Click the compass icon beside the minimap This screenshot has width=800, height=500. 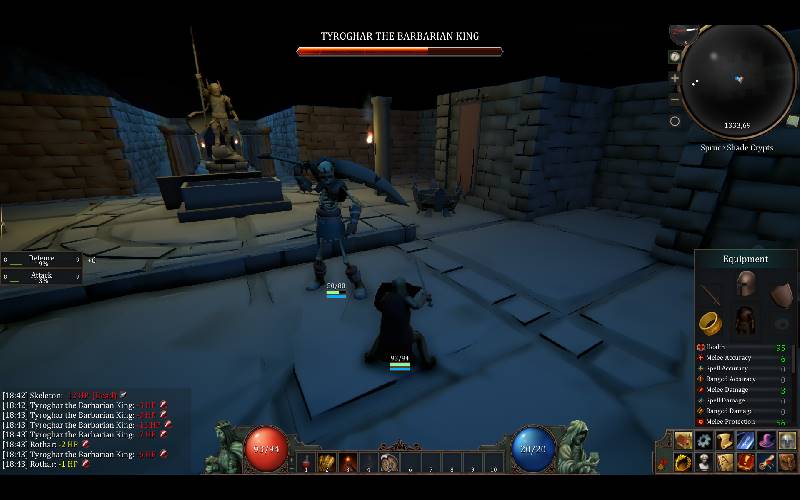(675, 56)
